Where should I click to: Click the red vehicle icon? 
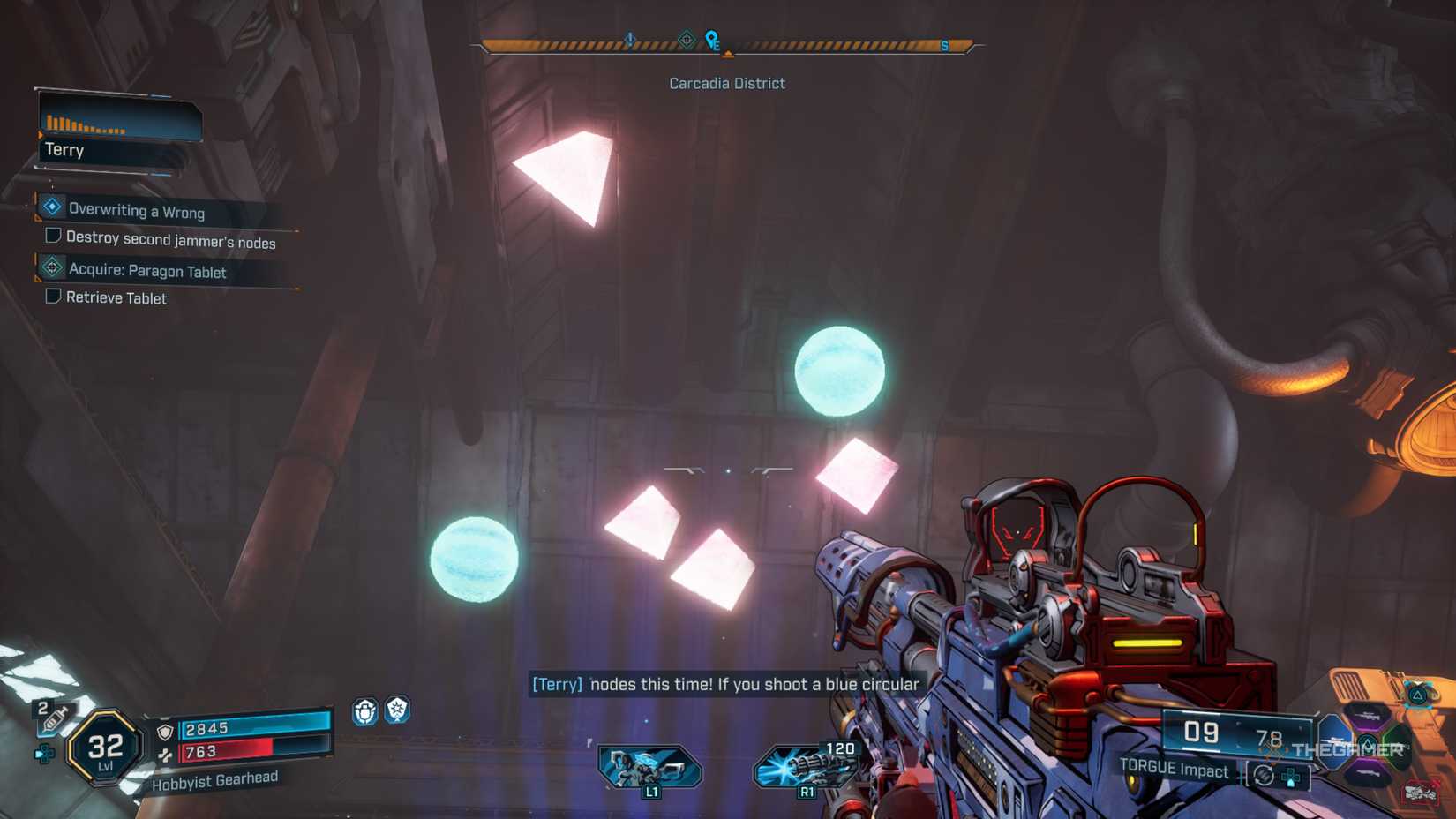(1419, 793)
